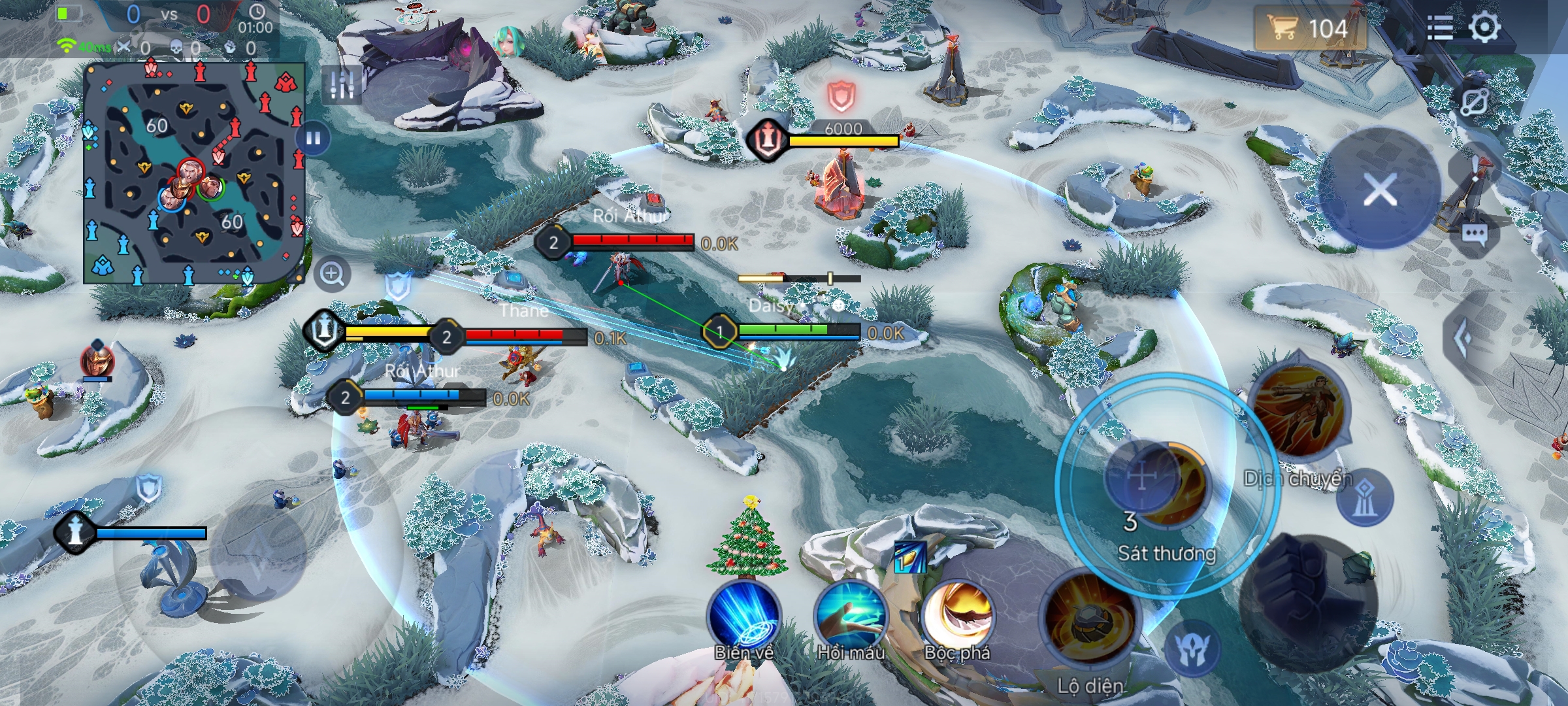Cast the Dịch chuyển skill

click(1298, 412)
